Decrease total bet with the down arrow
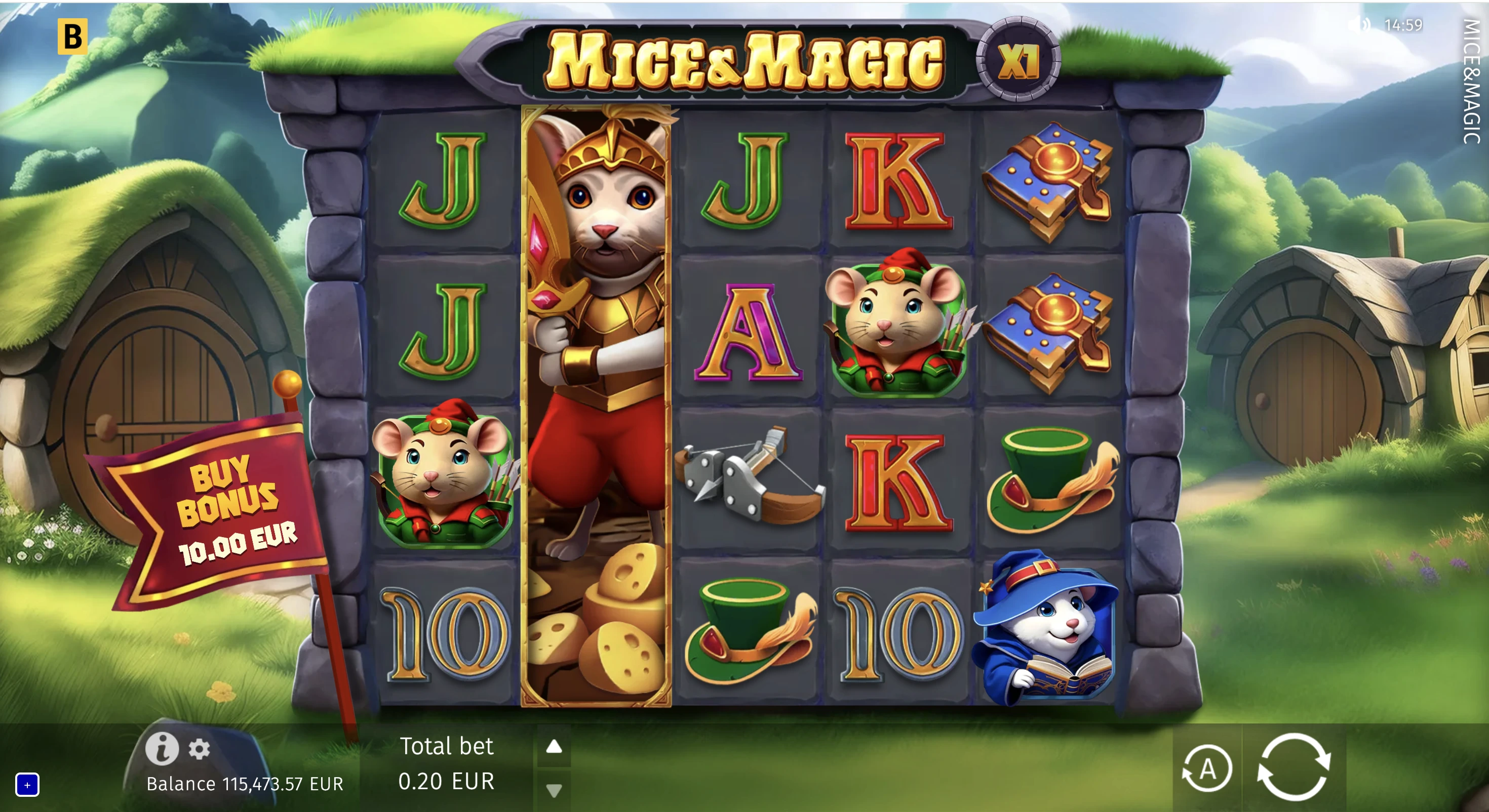The height and width of the screenshot is (812, 1489). pos(554,790)
